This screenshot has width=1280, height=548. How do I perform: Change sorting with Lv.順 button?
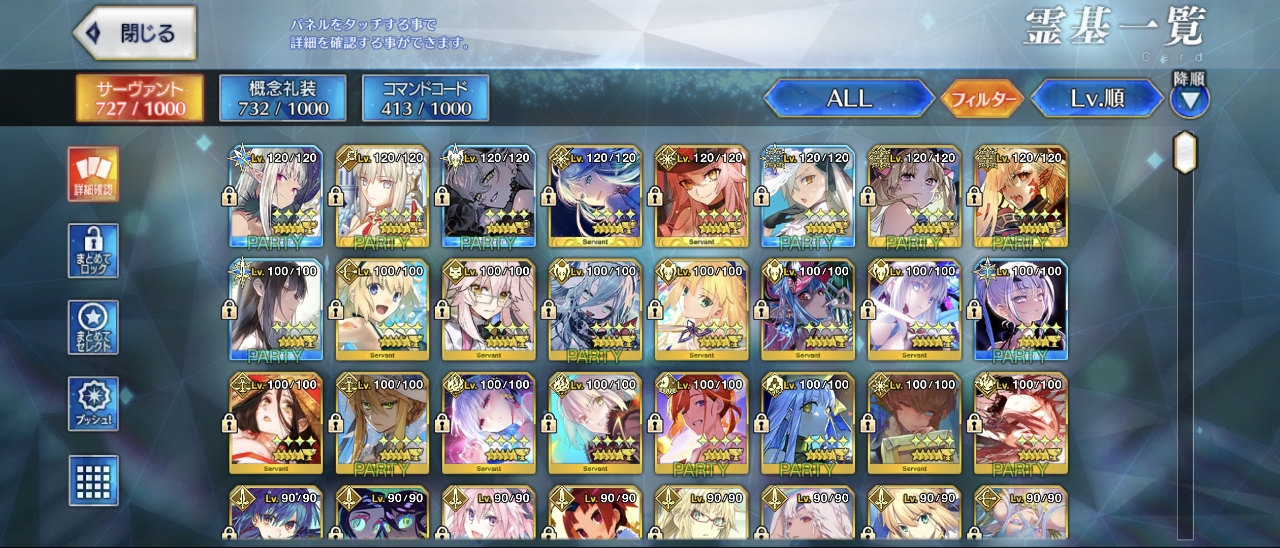coord(1097,98)
